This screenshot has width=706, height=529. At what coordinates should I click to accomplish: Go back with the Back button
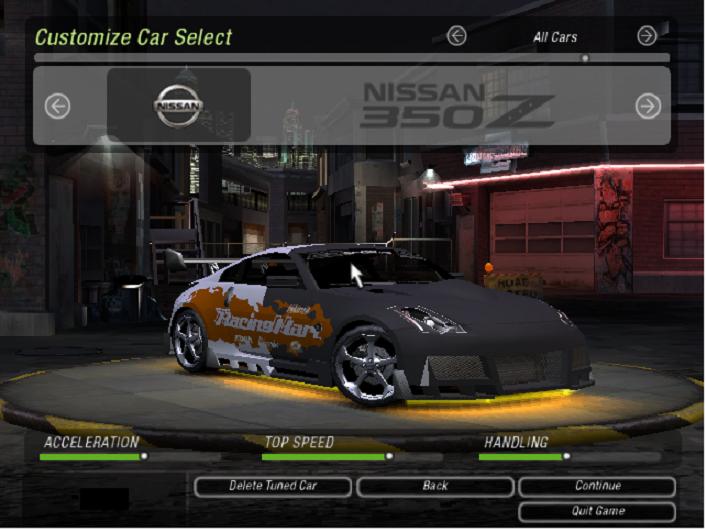pos(435,486)
